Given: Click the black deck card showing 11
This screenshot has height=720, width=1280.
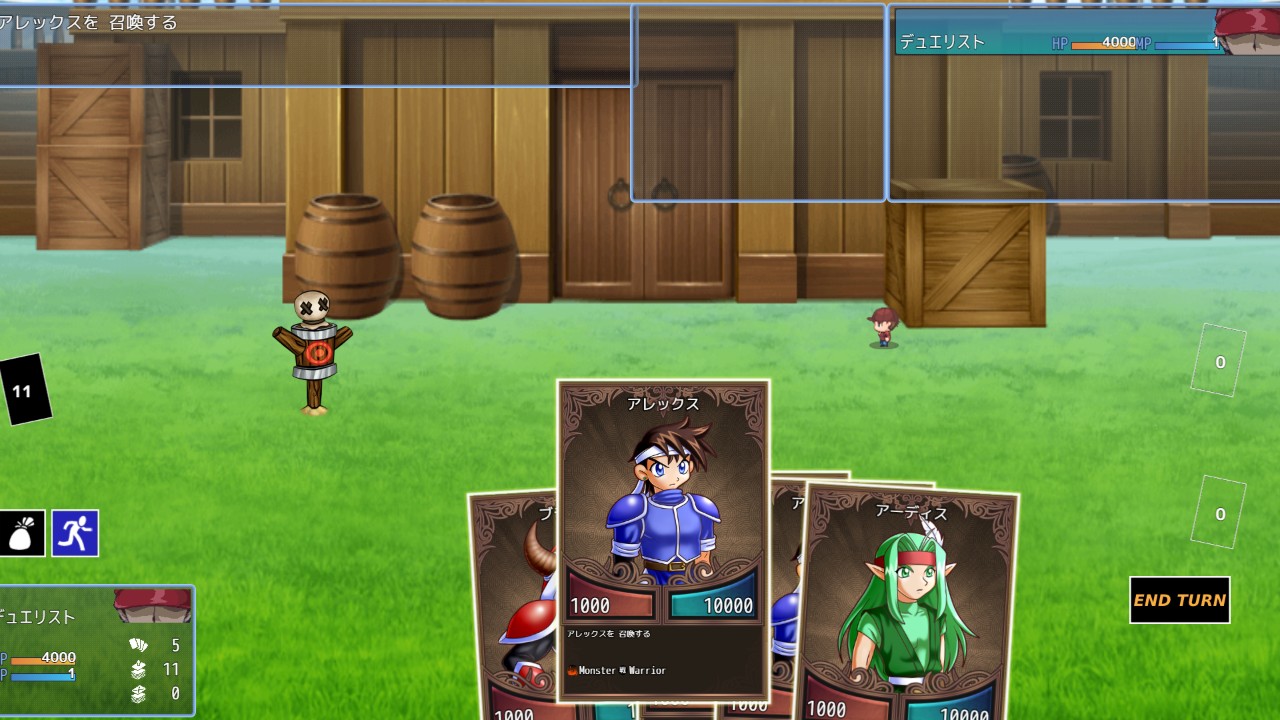Looking at the screenshot, I should pyautogui.click(x=24, y=390).
